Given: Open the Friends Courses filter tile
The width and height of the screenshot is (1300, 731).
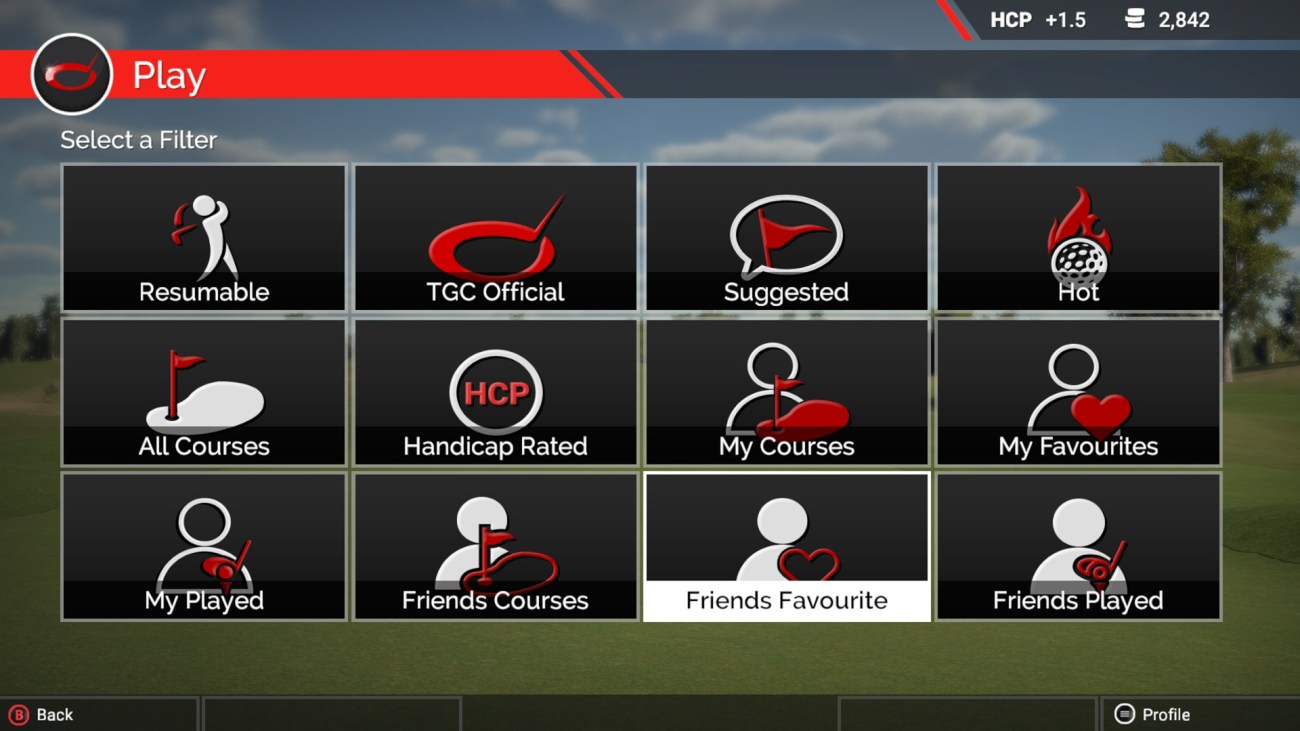Looking at the screenshot, I should pos(494,546).
